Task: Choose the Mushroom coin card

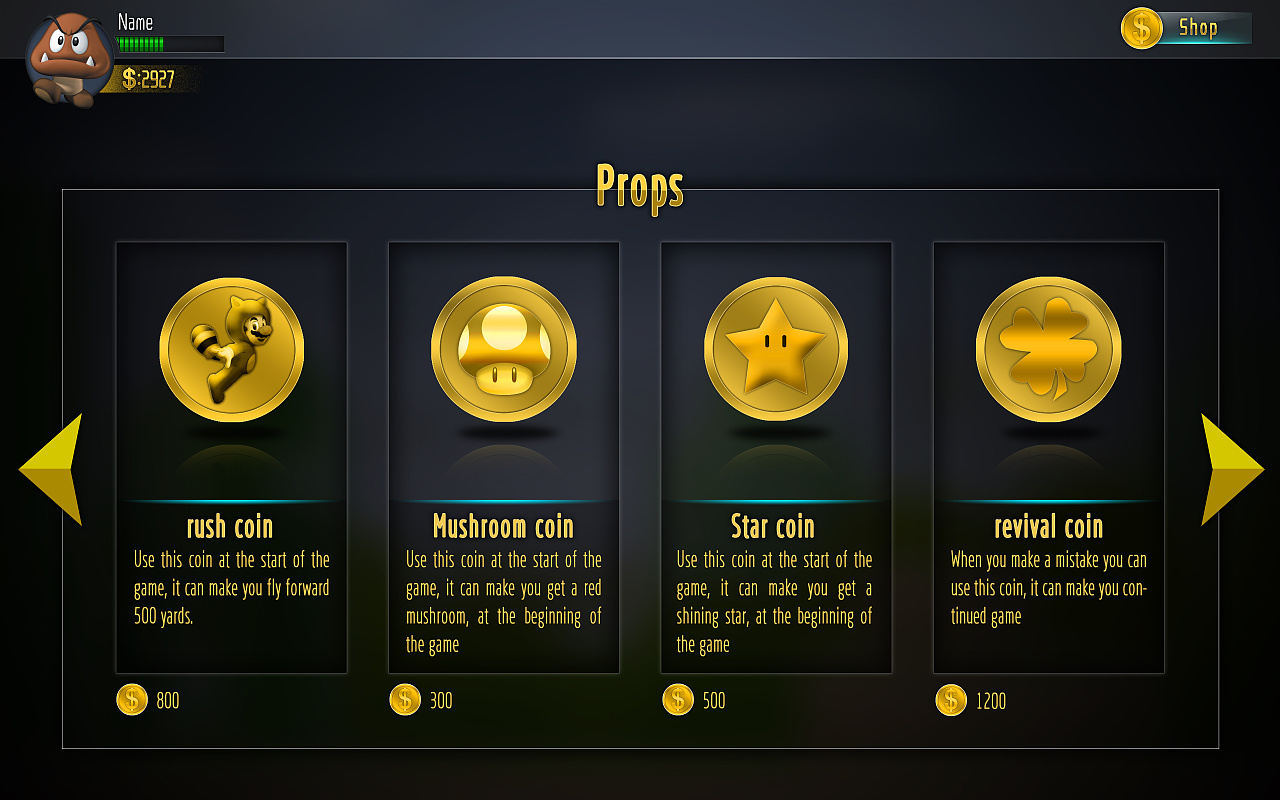Action: coord(503,457)
